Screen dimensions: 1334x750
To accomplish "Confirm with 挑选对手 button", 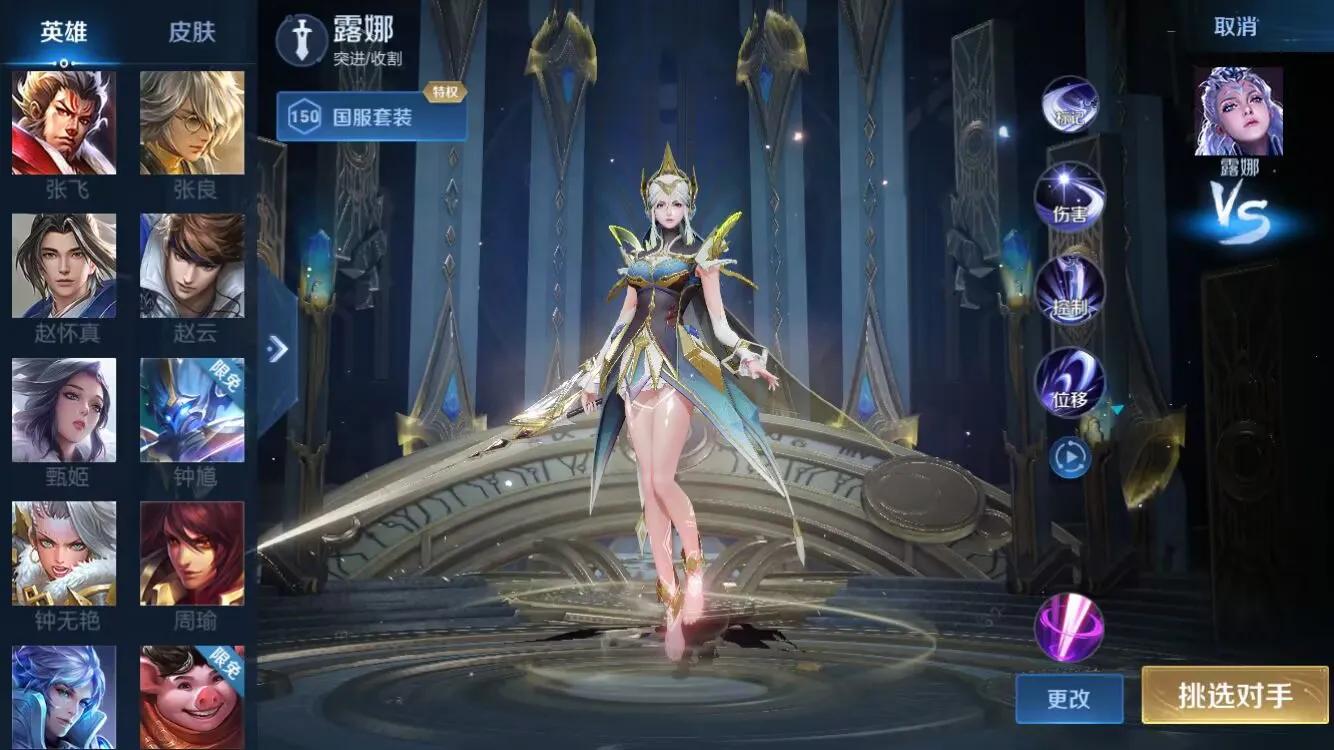I will click(1235, 695).
